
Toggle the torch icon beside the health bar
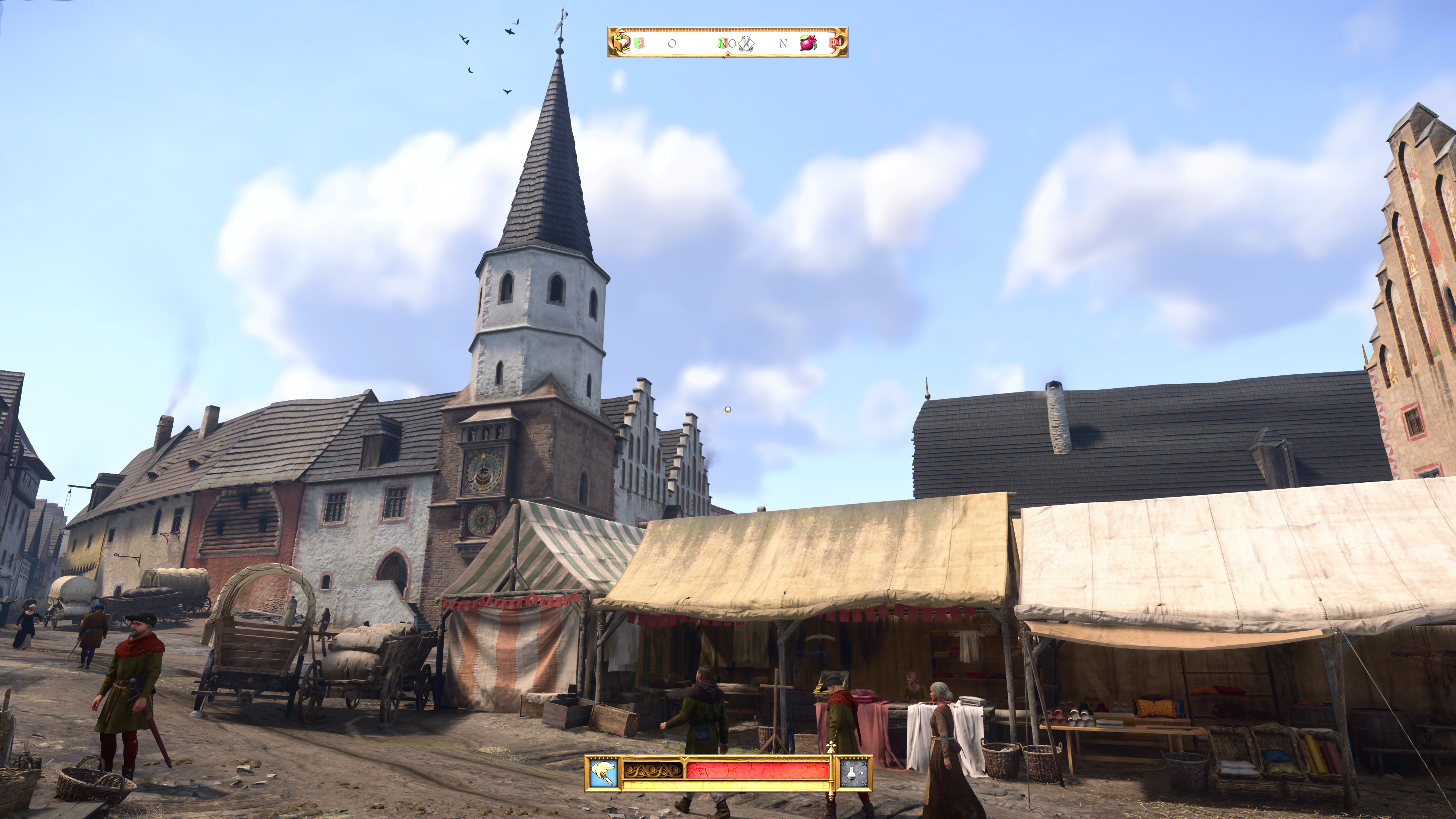click(x=602, y=773)
